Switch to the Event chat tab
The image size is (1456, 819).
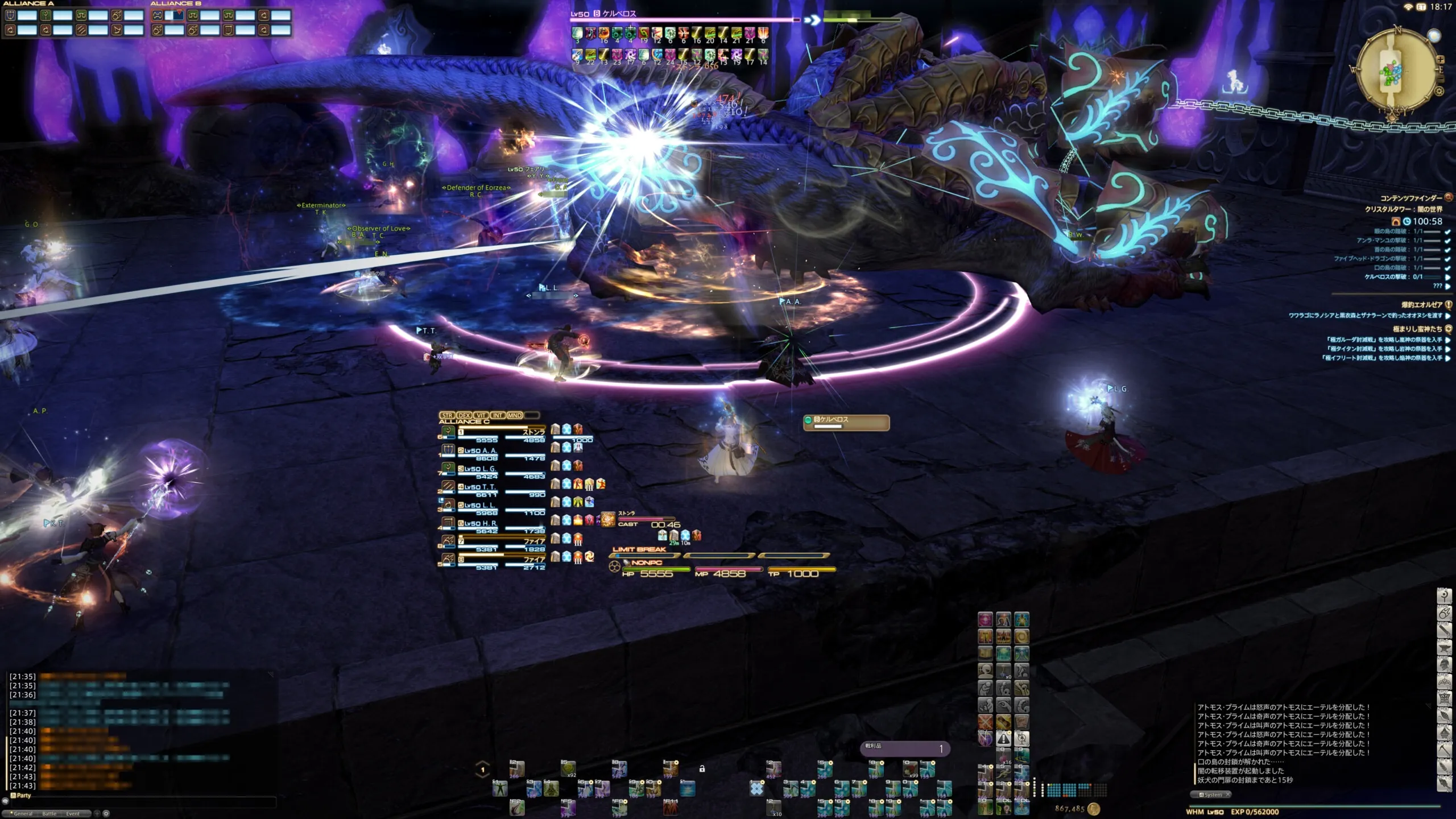pos(73,813)
